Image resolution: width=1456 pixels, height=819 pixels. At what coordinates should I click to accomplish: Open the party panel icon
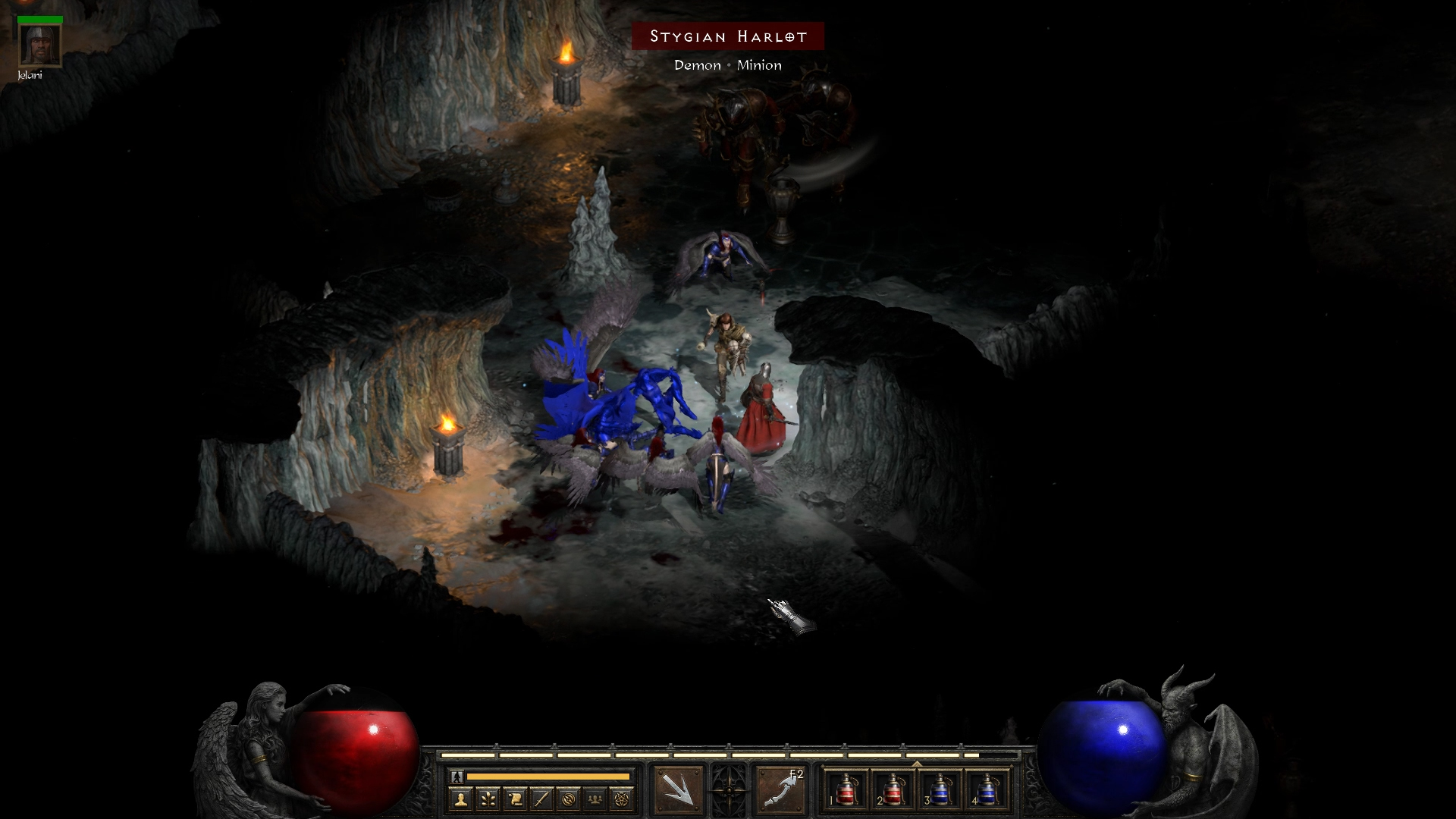click(596, 799)
